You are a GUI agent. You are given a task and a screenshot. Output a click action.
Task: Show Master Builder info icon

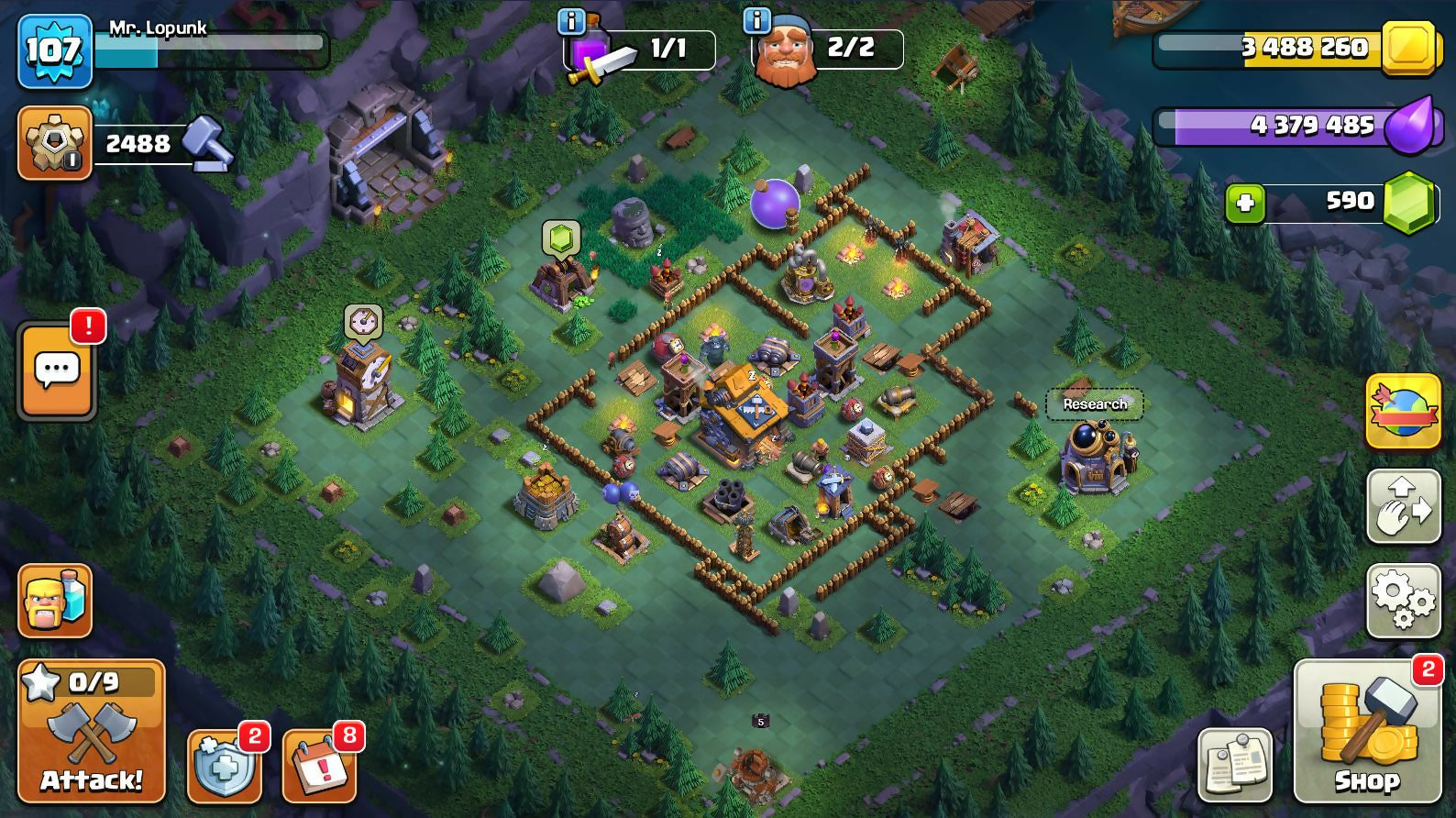756,20
